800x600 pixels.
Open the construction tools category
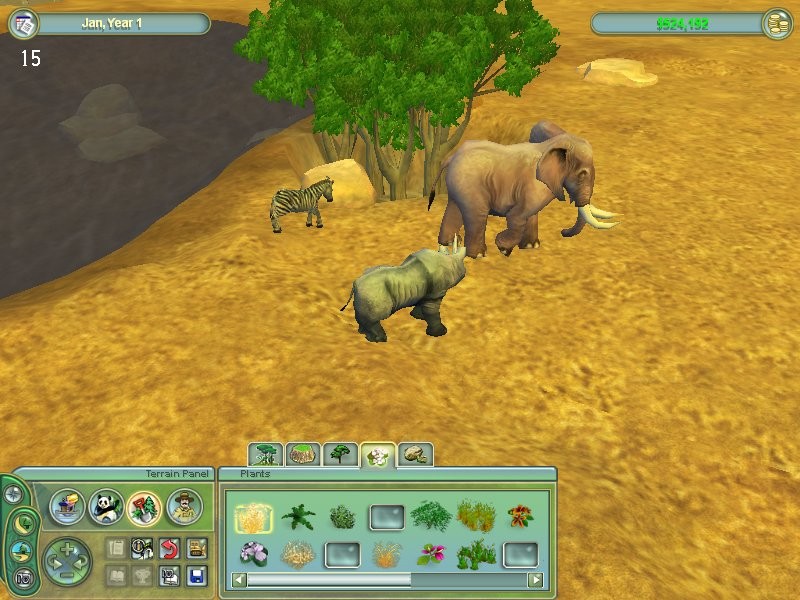tap(67, 508)
